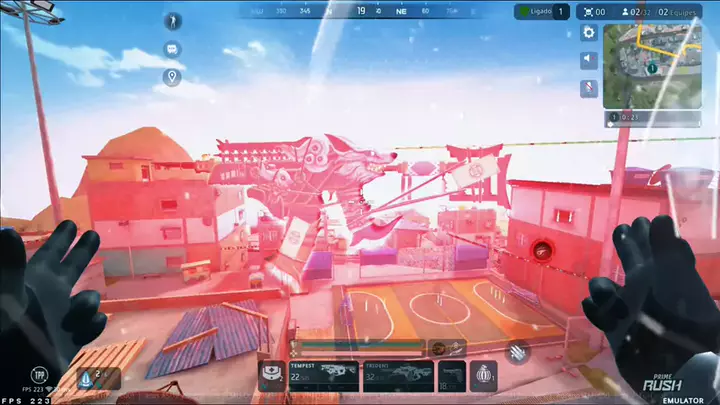Screen dimensions: 720x405
Task: Select the grenade slot
Action: tap(484, 375)
